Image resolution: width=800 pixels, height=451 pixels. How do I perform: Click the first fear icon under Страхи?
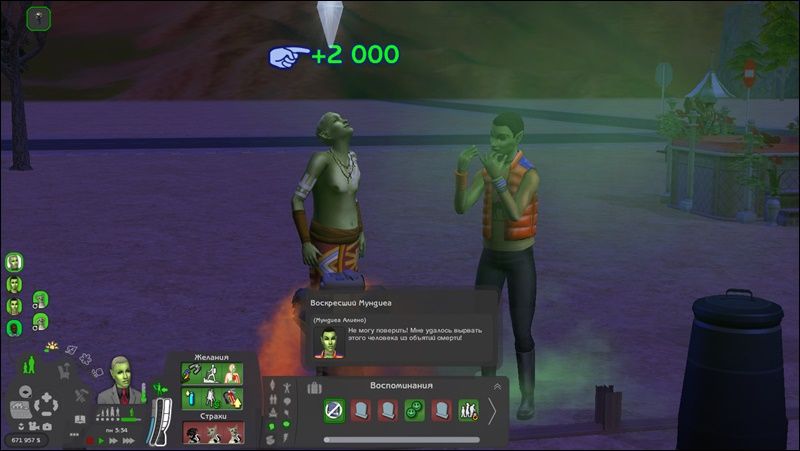pos(194,434)
